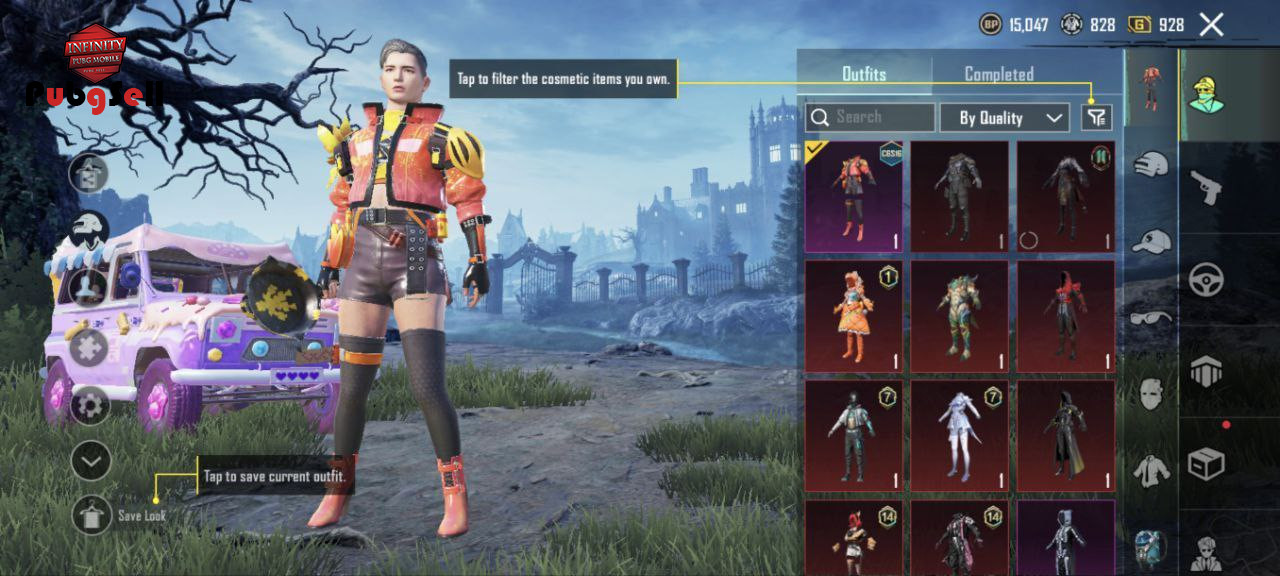Pick the green-gold armored outfit tile
The image size is (1280, 576).
[960, 316]
